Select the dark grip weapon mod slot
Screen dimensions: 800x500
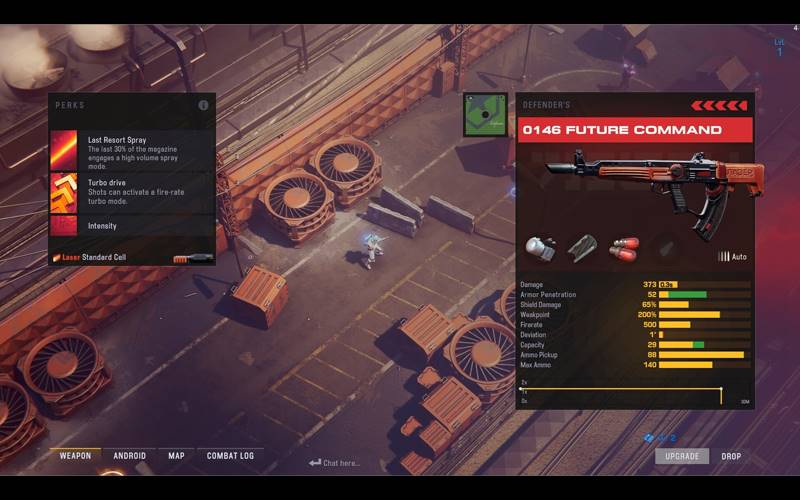click(x=582, y=247)
